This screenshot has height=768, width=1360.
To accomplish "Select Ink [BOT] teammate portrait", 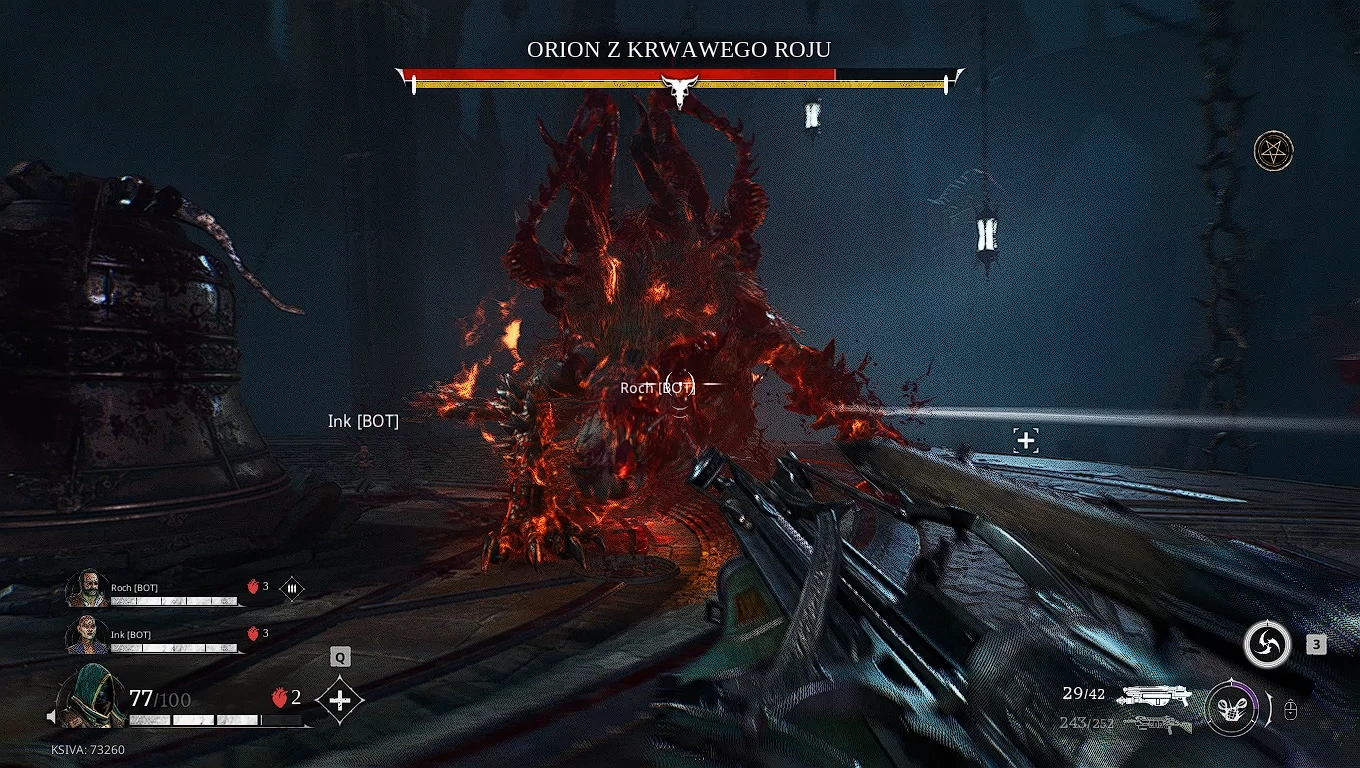I will coord(87,635).
